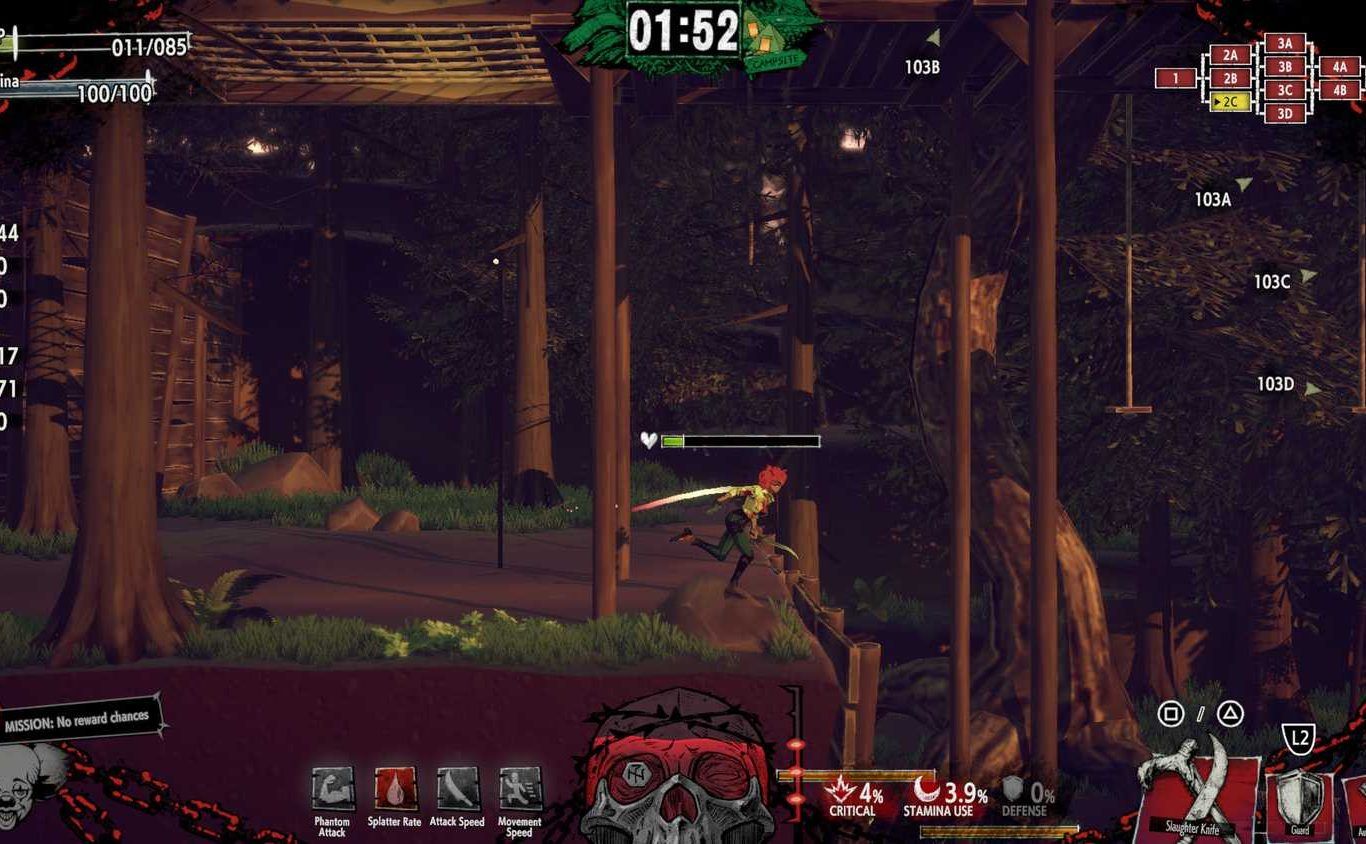1366x844 pixels.
Task: Select stage 4B on the route map
Action: 1339,90
